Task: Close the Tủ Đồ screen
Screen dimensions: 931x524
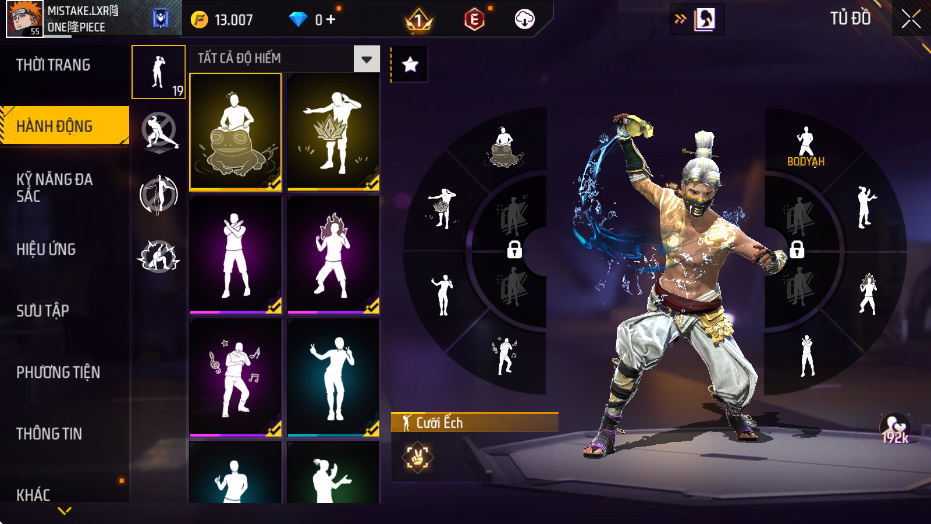Action: pos(911,18)
